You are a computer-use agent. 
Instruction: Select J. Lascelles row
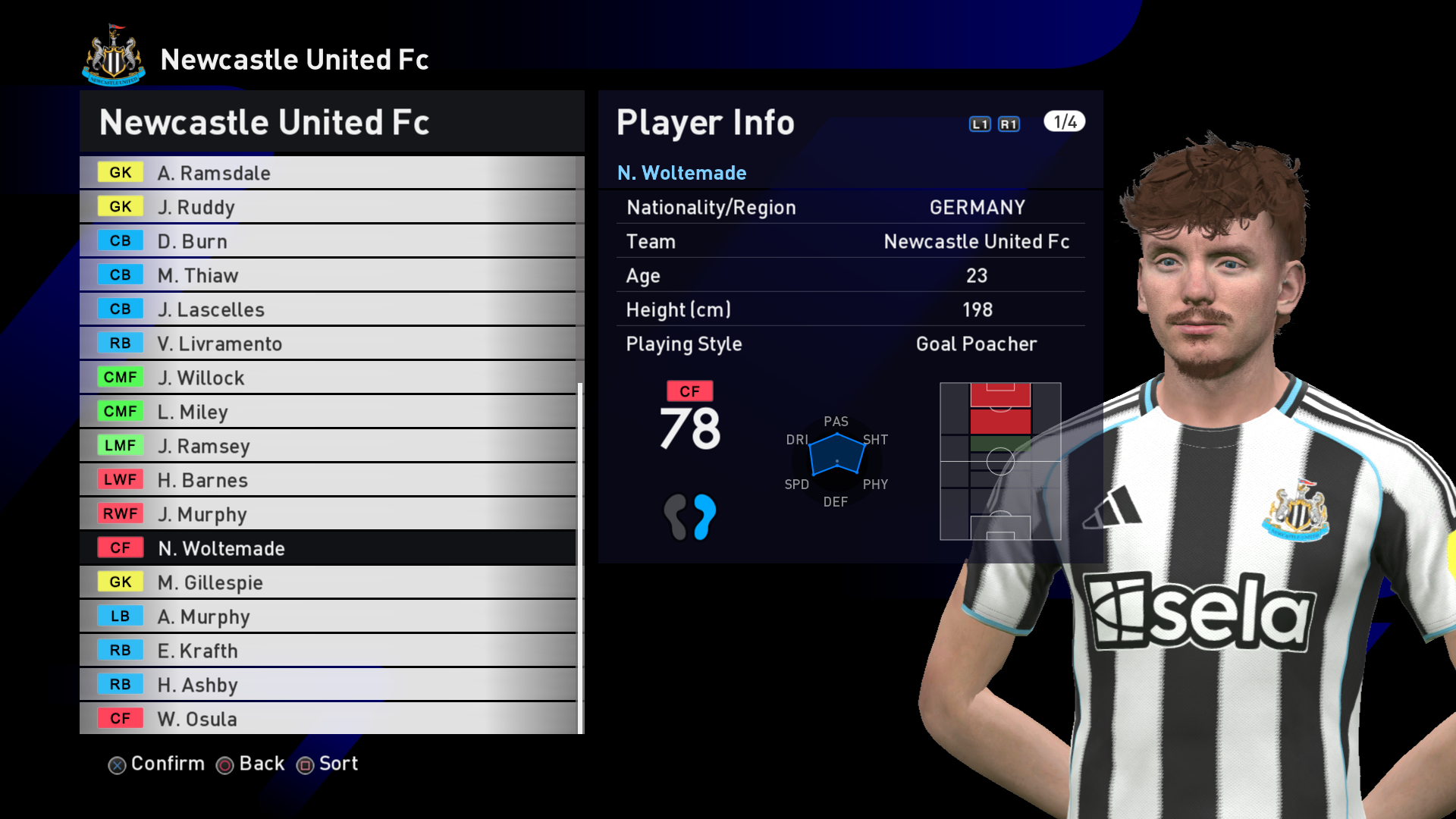328,309
